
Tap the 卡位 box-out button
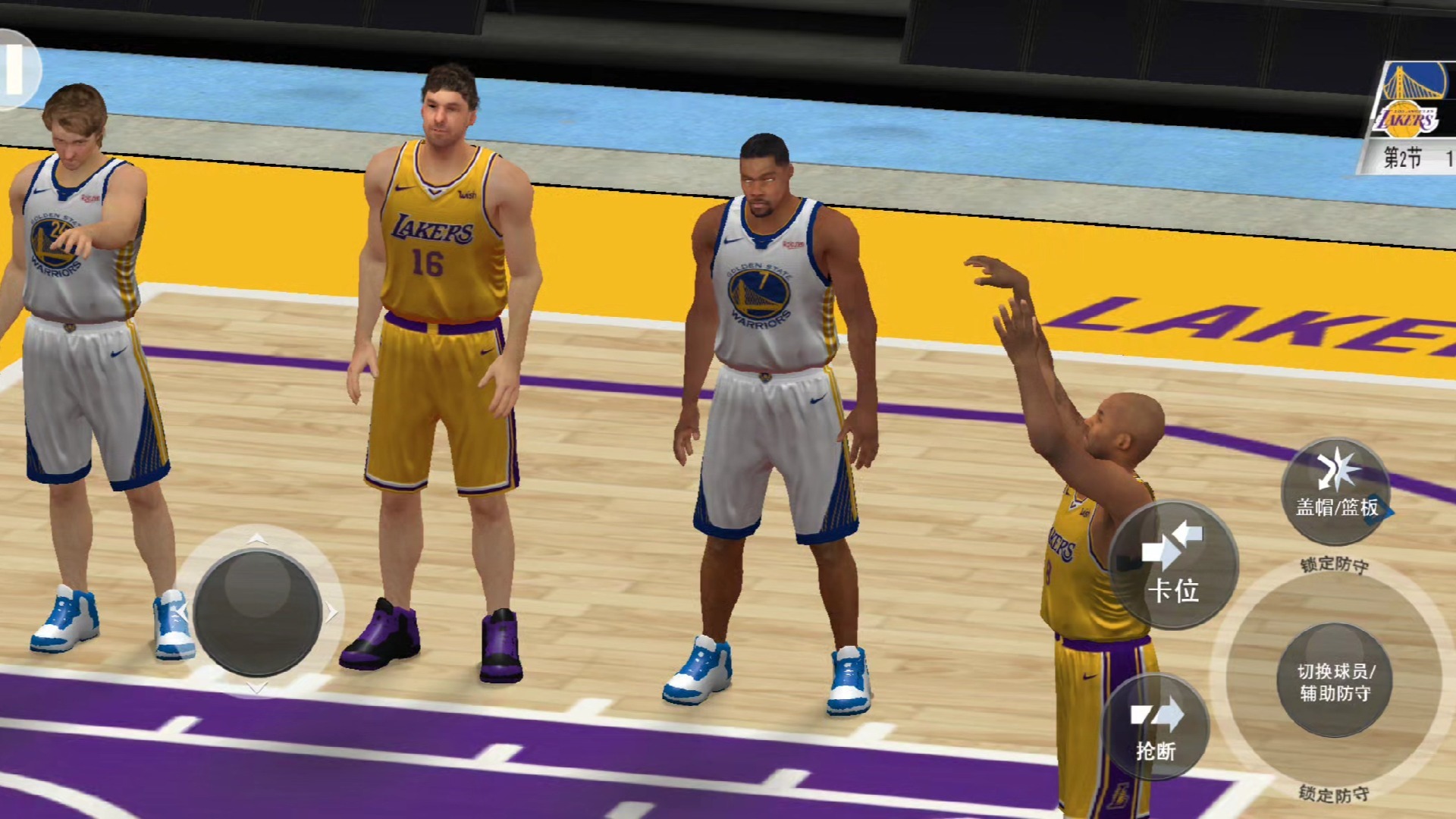(1172, 565)
